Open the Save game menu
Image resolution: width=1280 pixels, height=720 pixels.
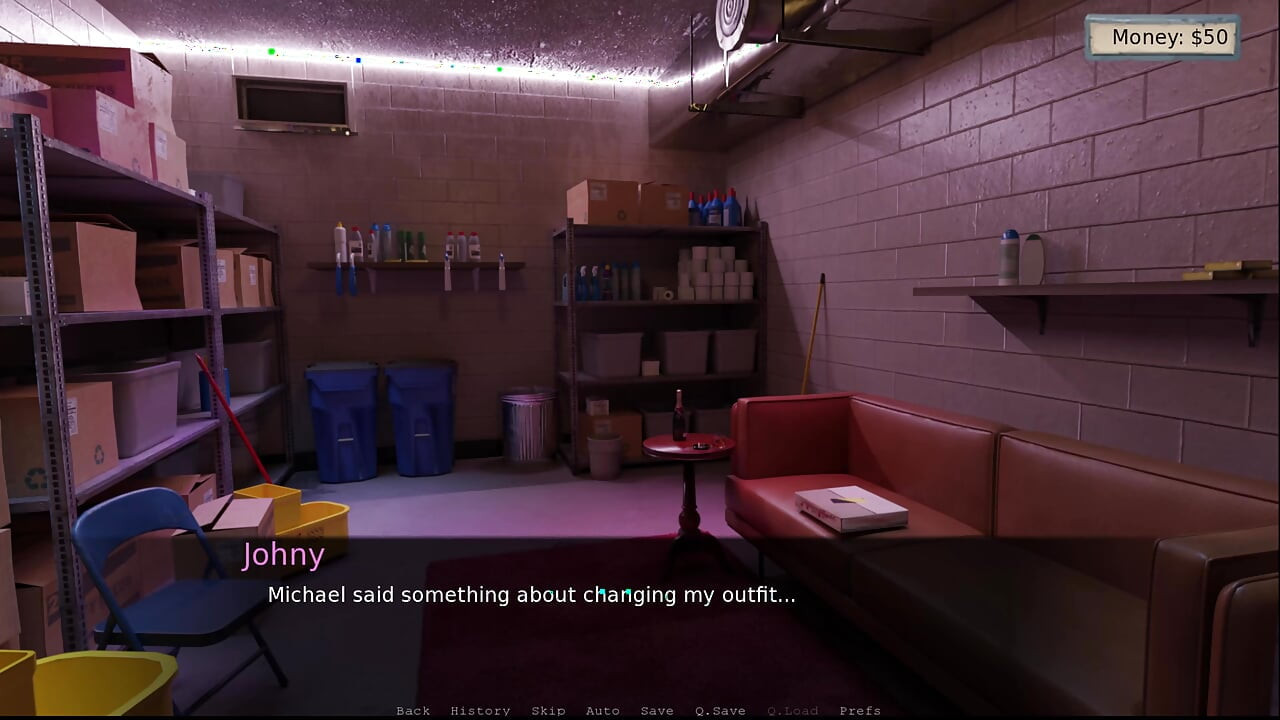(657, 711)
